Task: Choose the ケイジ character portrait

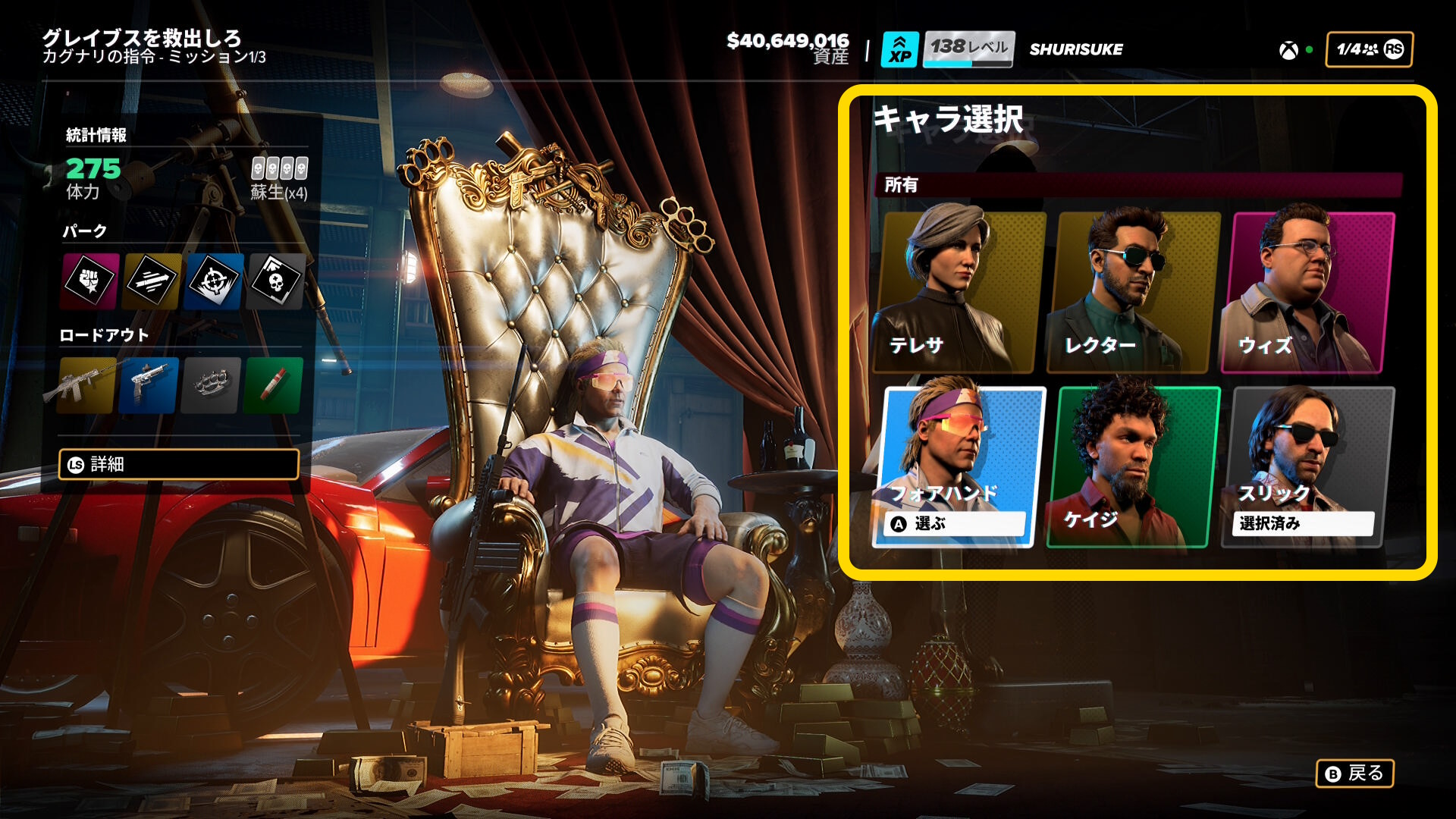Action: point(1133,466)
